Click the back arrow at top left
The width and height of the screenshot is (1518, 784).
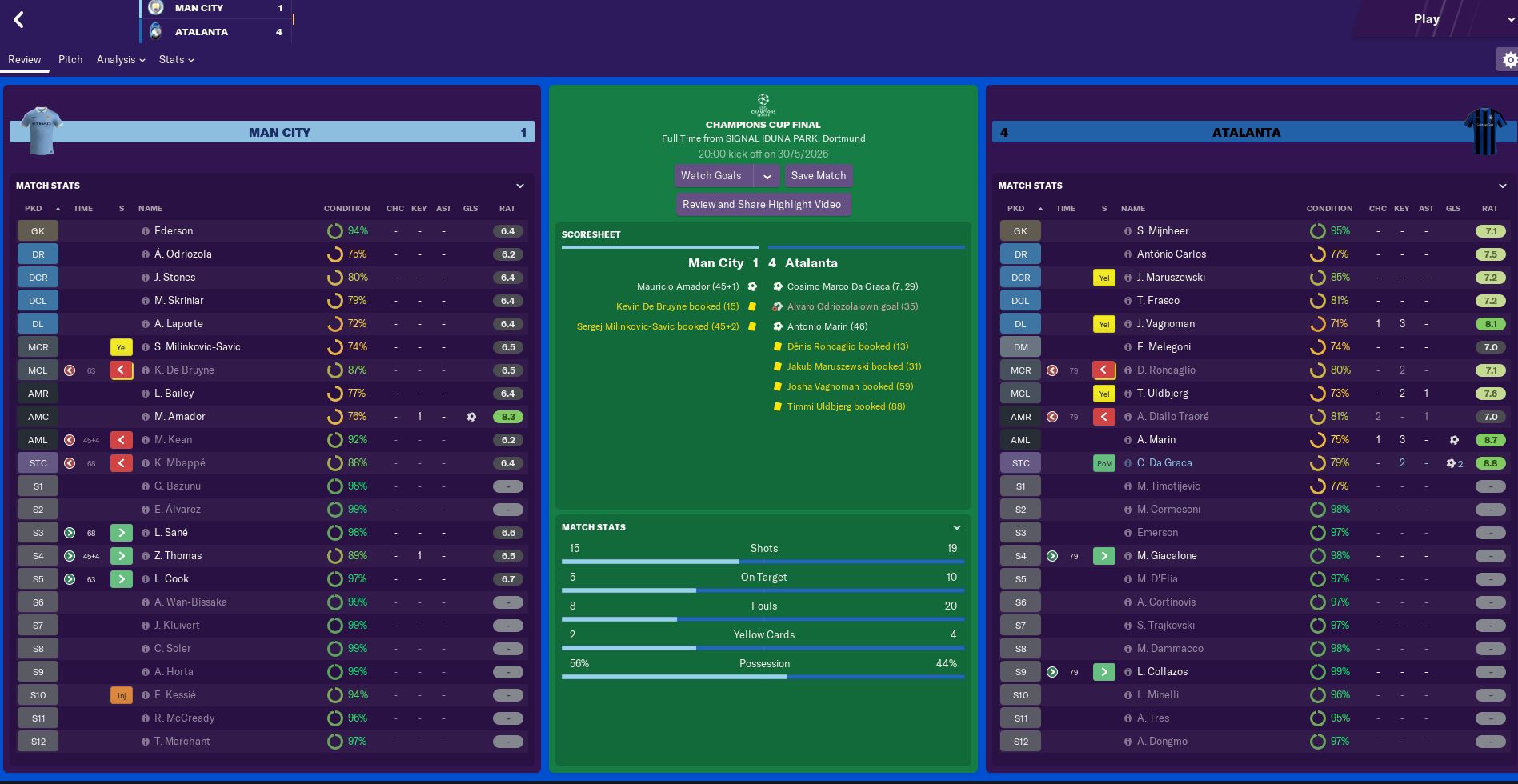coord(19,19)
